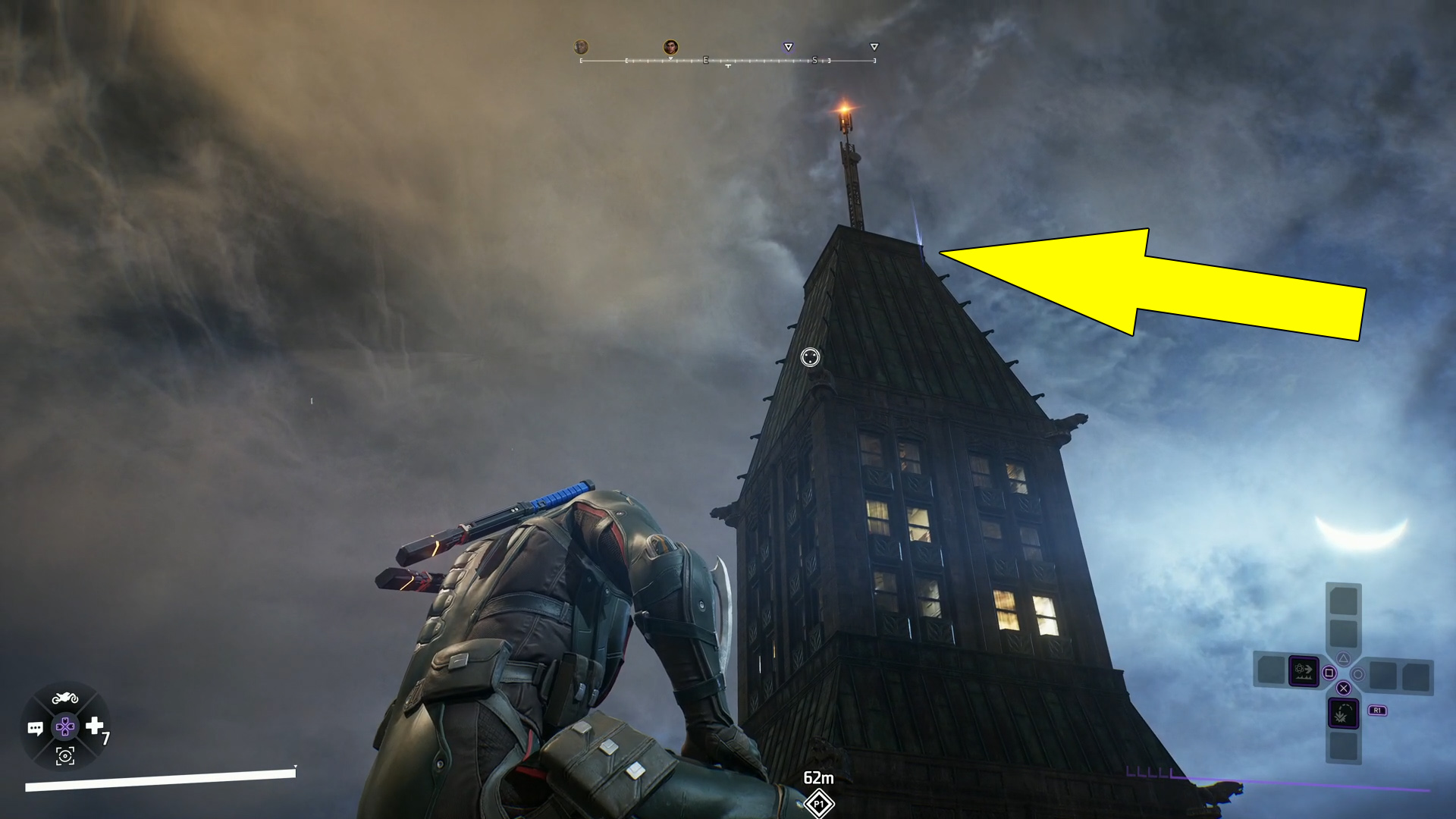The height and width of the screenshot is (819, 1456).
Task: Click the D-pad icon at wheel center
Action: [65, 726]
